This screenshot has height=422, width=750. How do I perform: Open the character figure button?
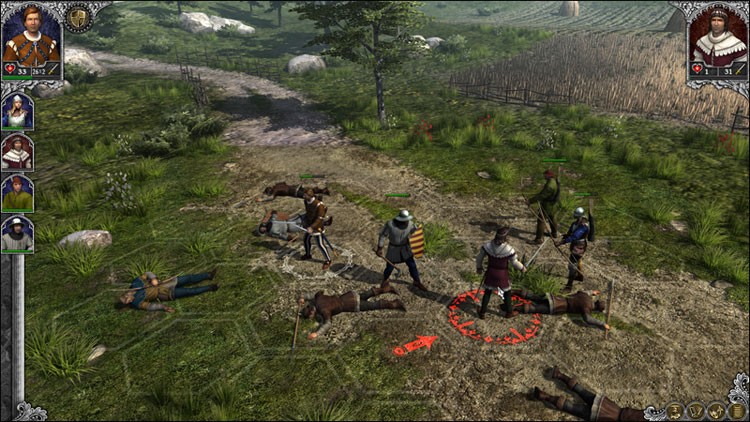coord(676,410)
